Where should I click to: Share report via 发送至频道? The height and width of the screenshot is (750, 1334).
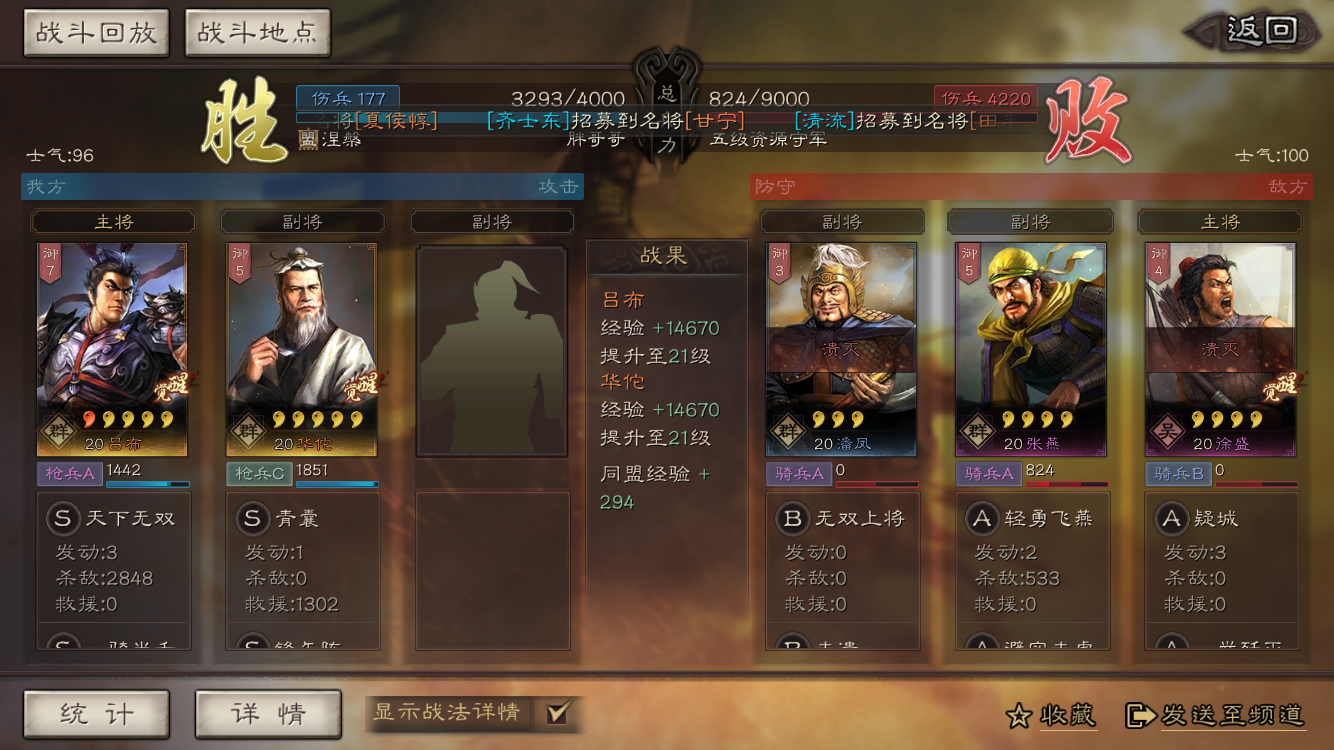[1216, 715]
